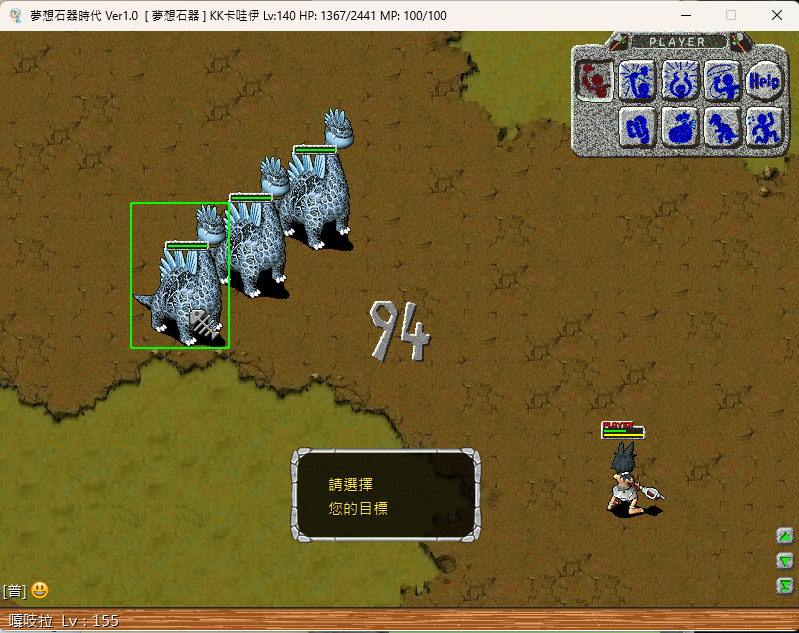Click the down arrow with bar button
The width and height of the screenshot is (799, 633).
point(785,586)
